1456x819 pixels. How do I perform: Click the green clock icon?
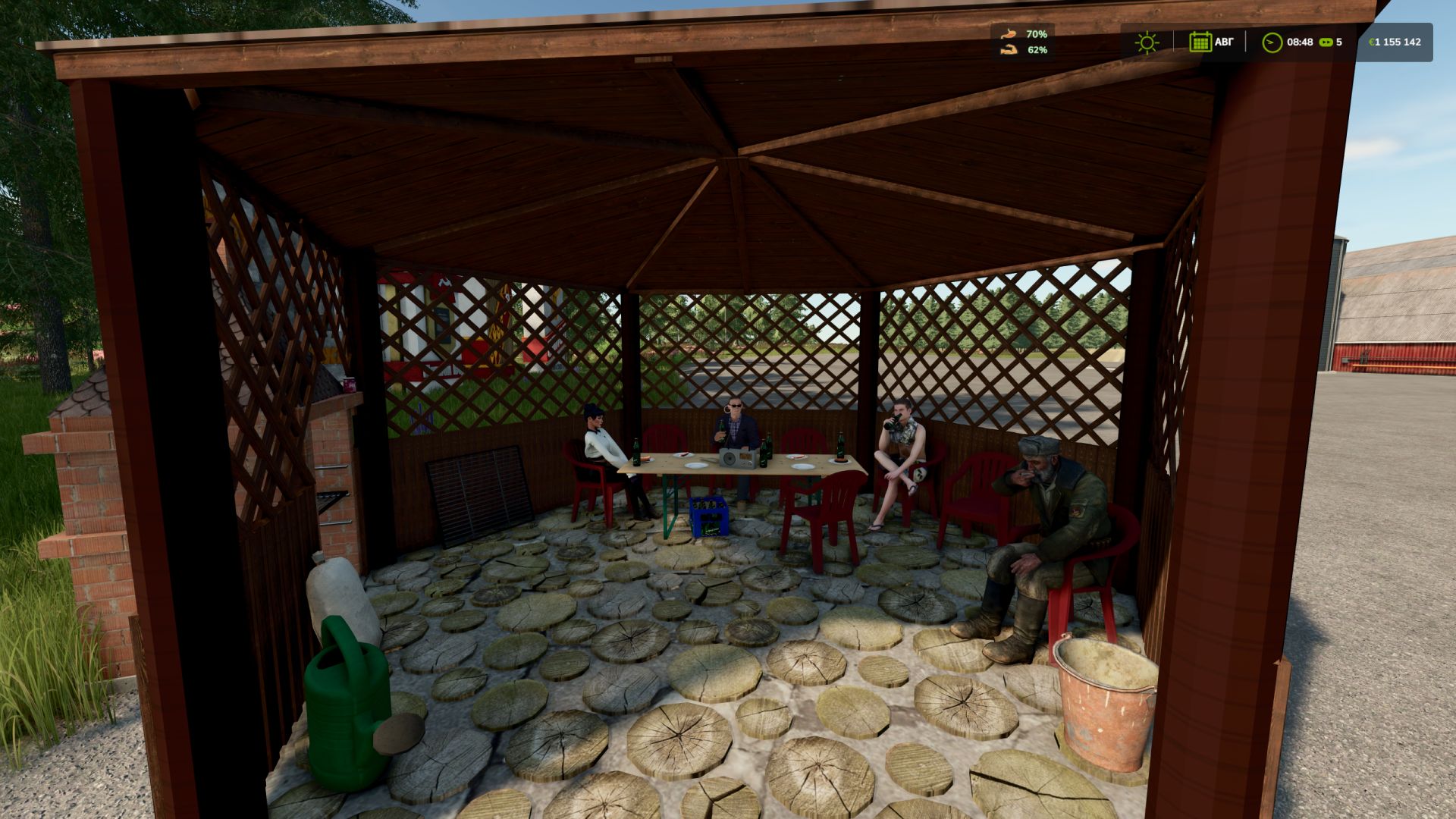point(1271,42)
